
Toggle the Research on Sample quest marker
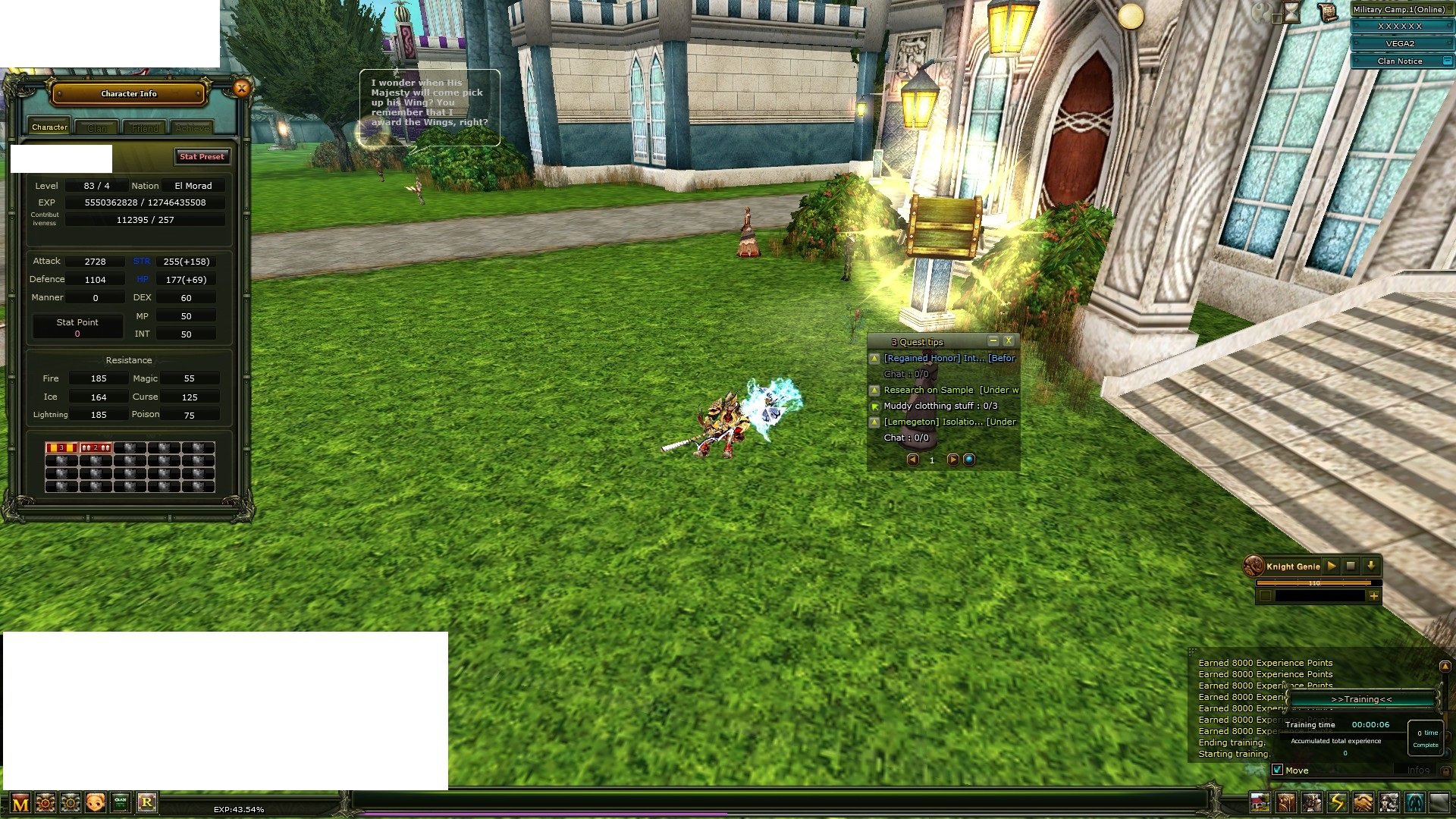873,390
